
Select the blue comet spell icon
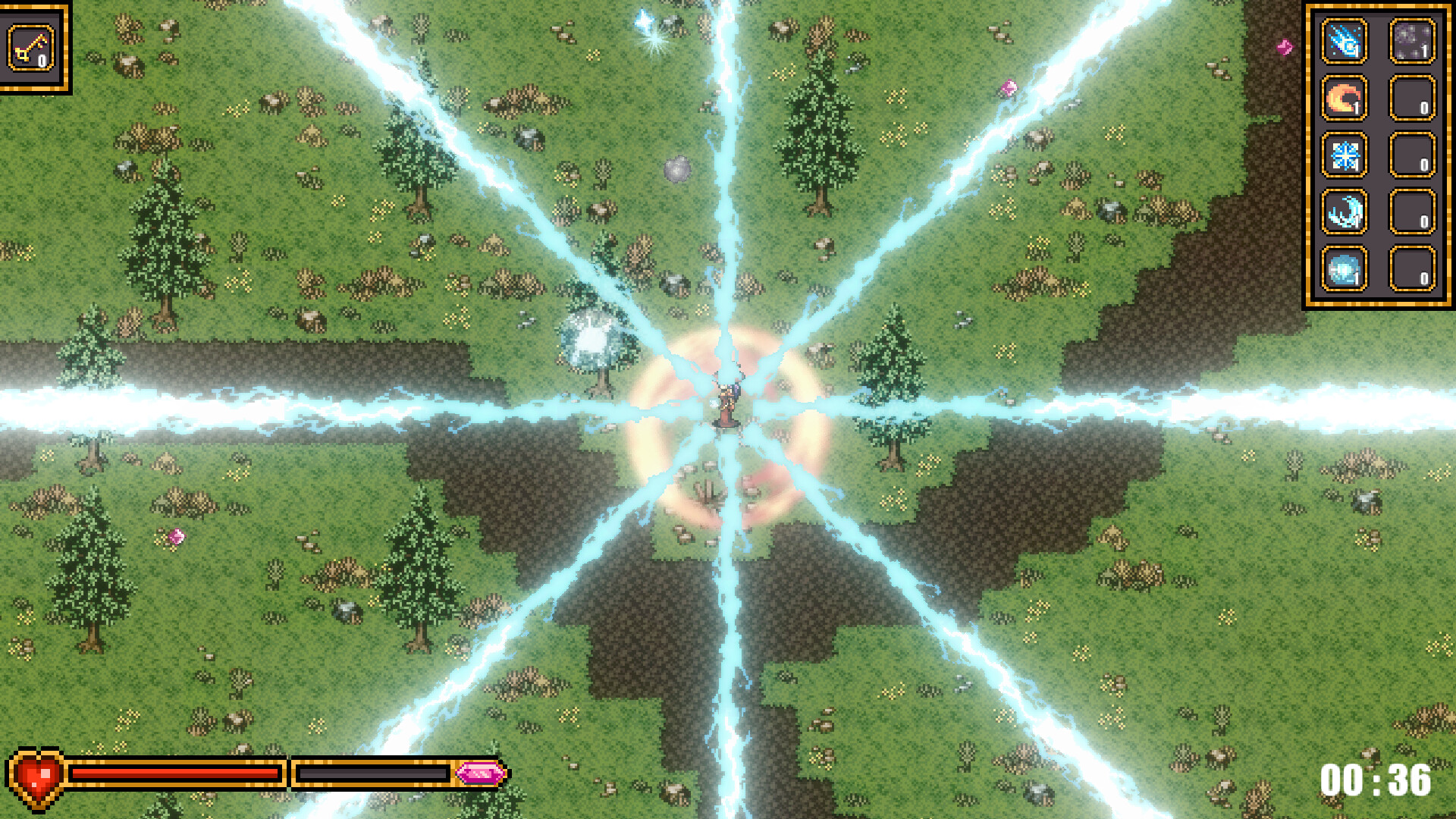click(1344, 43)
